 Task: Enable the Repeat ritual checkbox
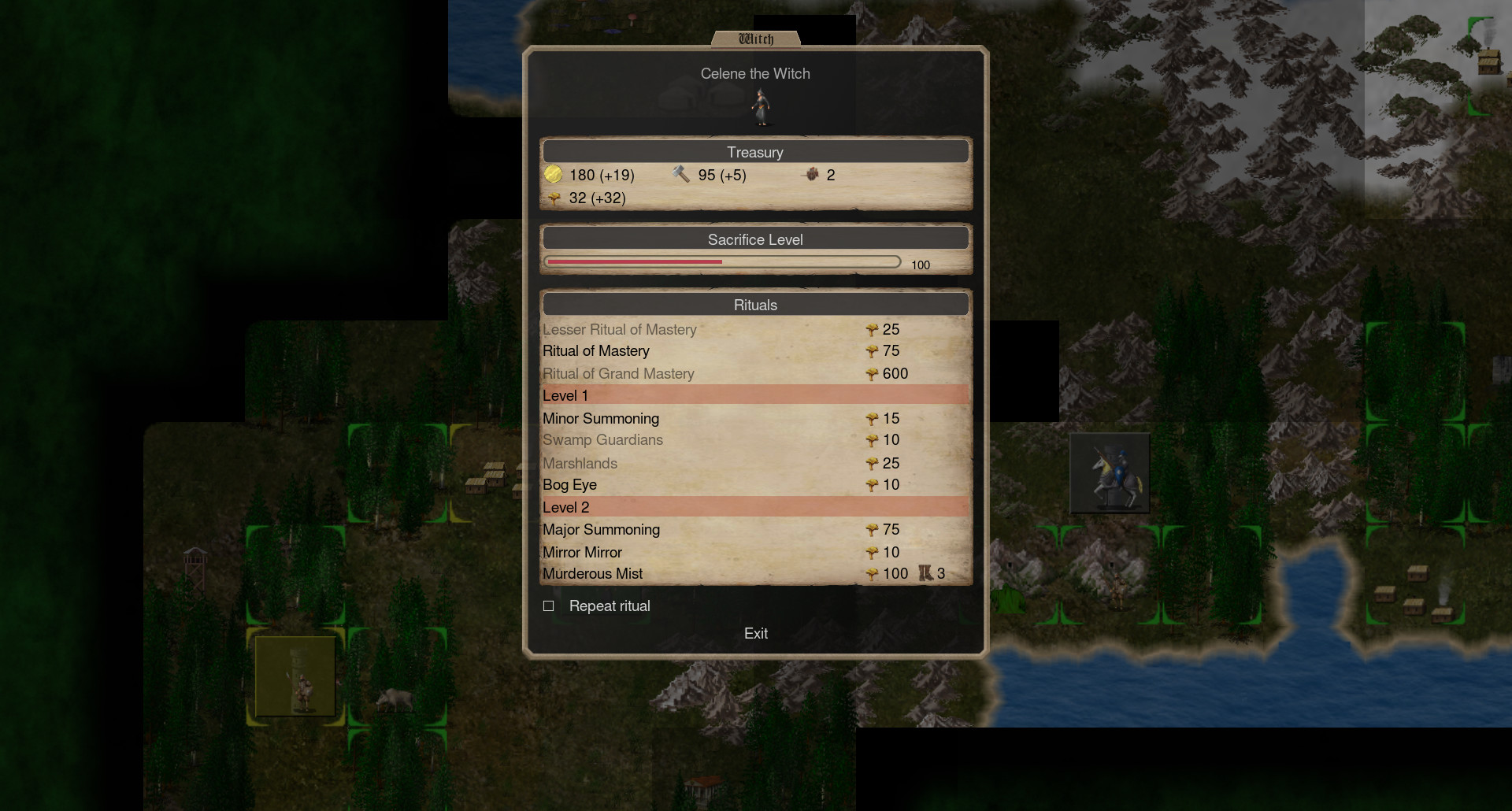point(548,605)
